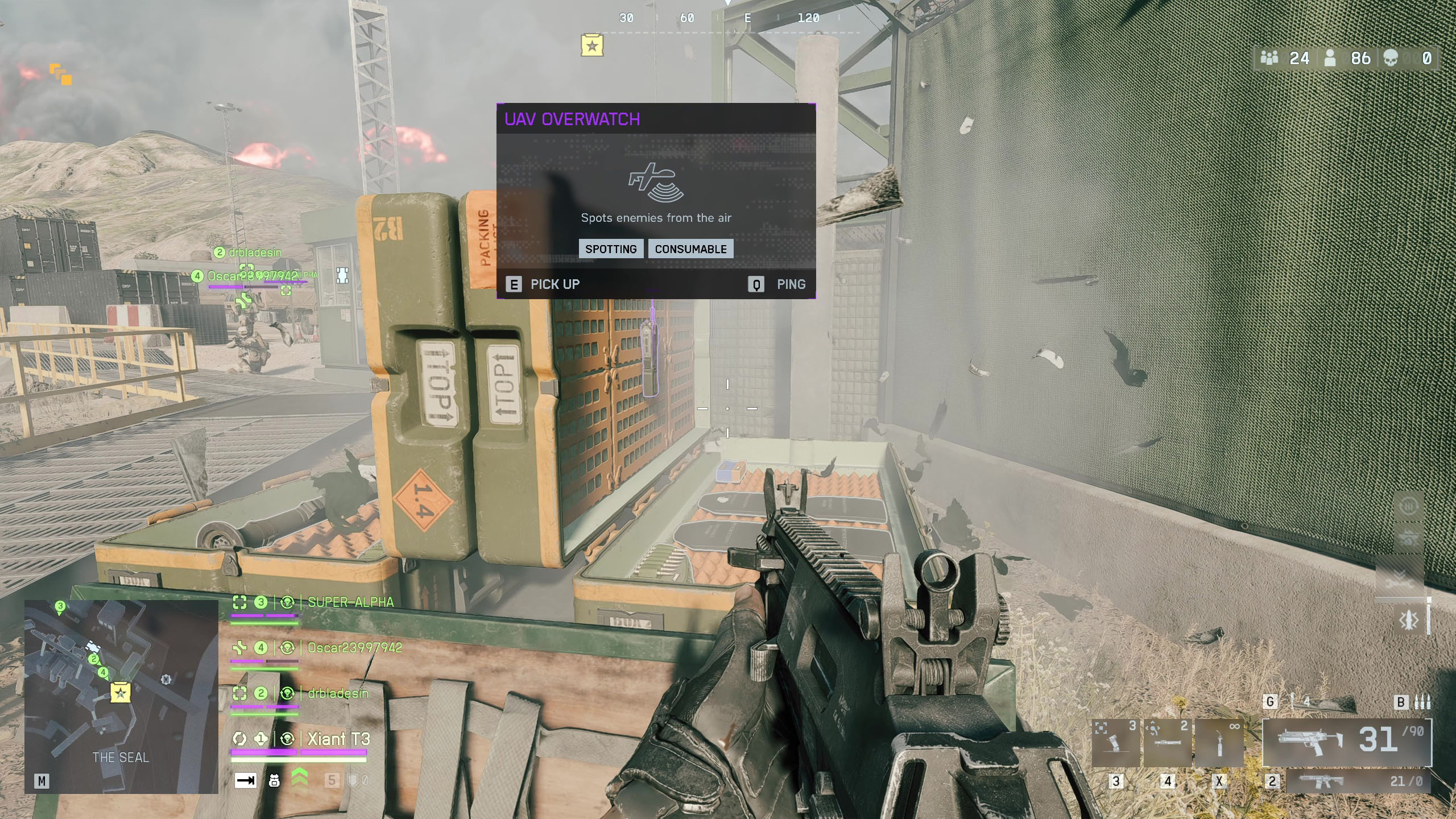Click the UAV Overwatch item tooltip
Image resolution: width=1456 pixels, height=819 pixels.
(656, 200)
